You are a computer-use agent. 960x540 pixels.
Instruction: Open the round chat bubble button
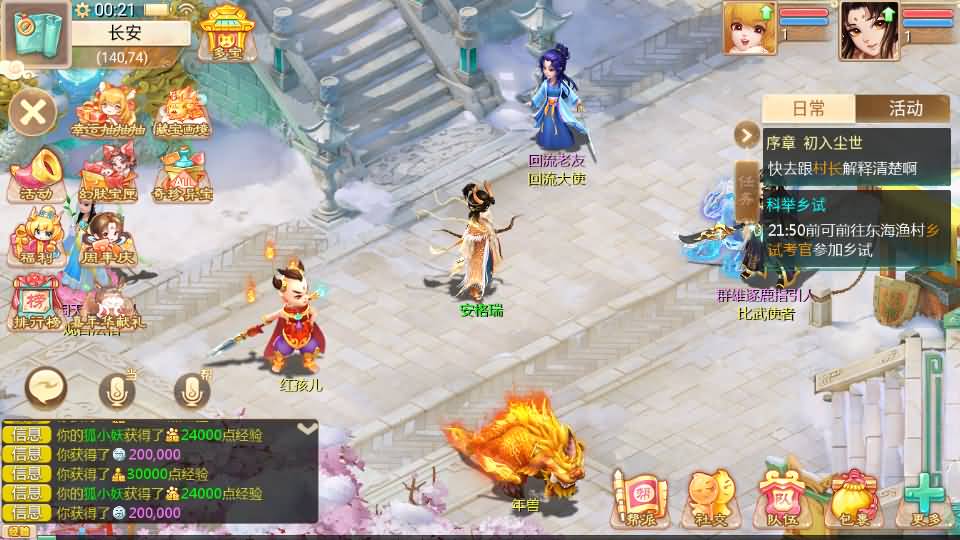coord(47,387)
